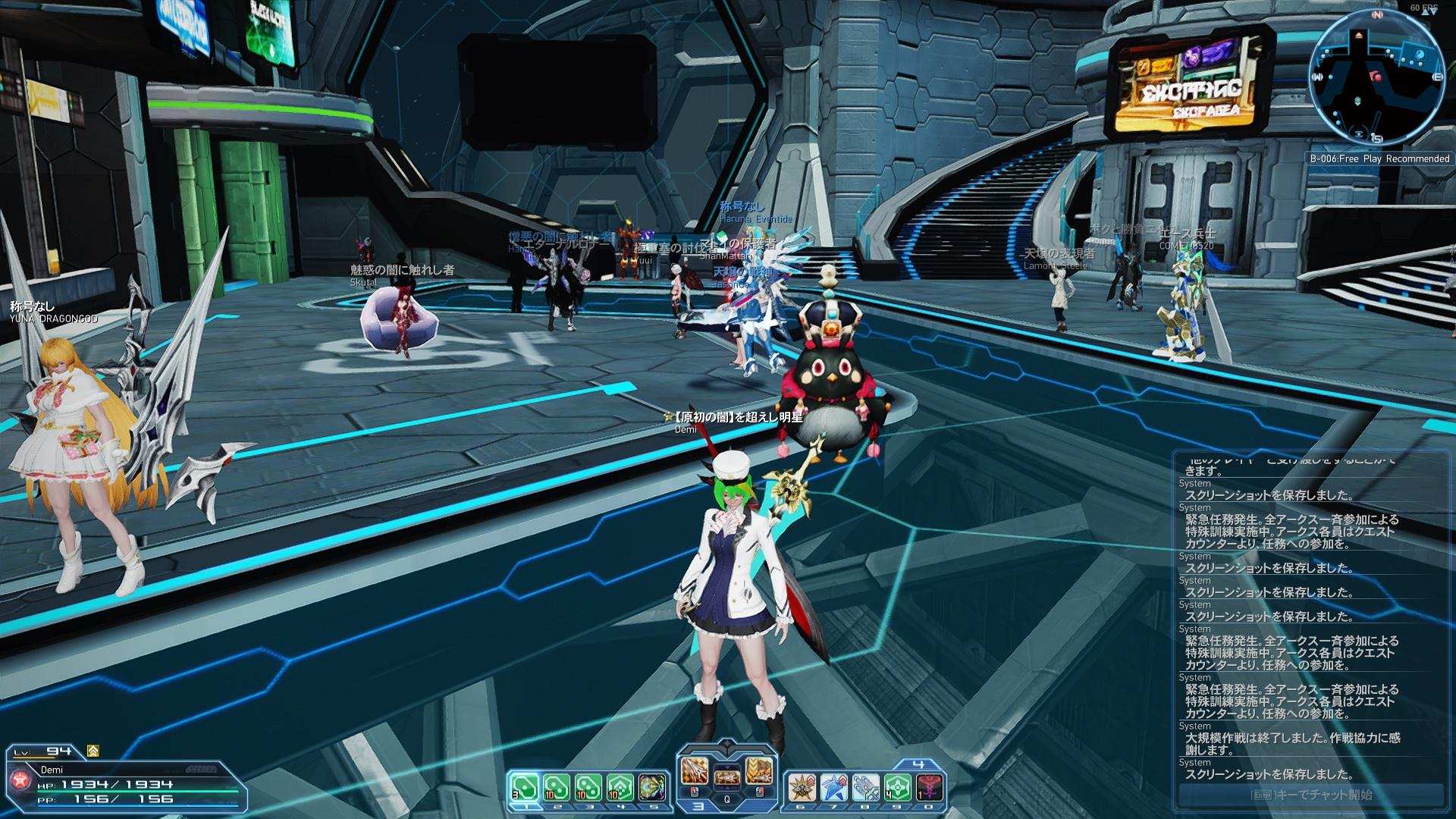
Task: Select the Monomate item in subpalette slot 1
Action: pyautogui.click(x=526, y=789)
